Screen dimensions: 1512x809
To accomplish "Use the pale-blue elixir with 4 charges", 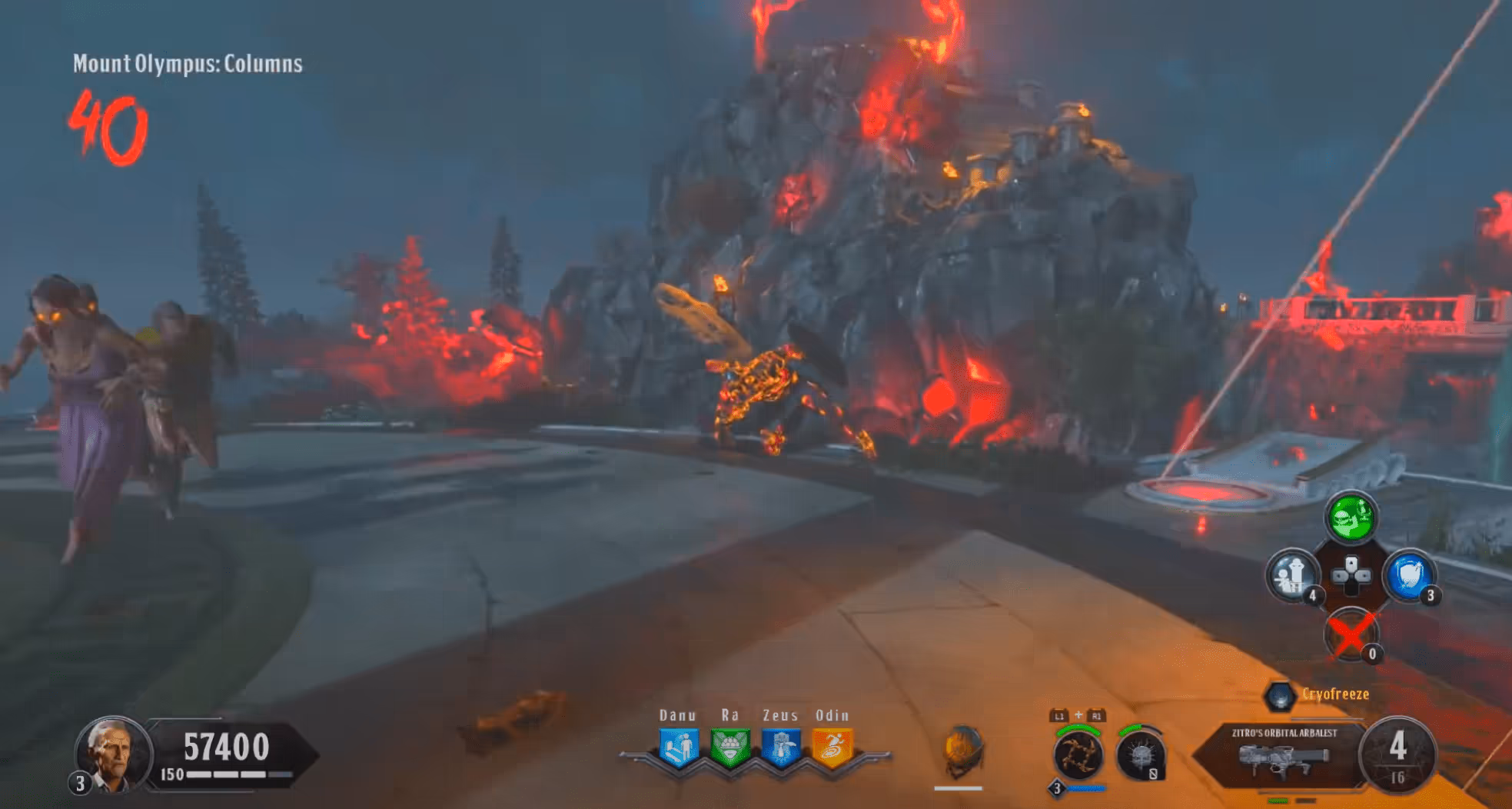I will click(x=1292, y=575).
